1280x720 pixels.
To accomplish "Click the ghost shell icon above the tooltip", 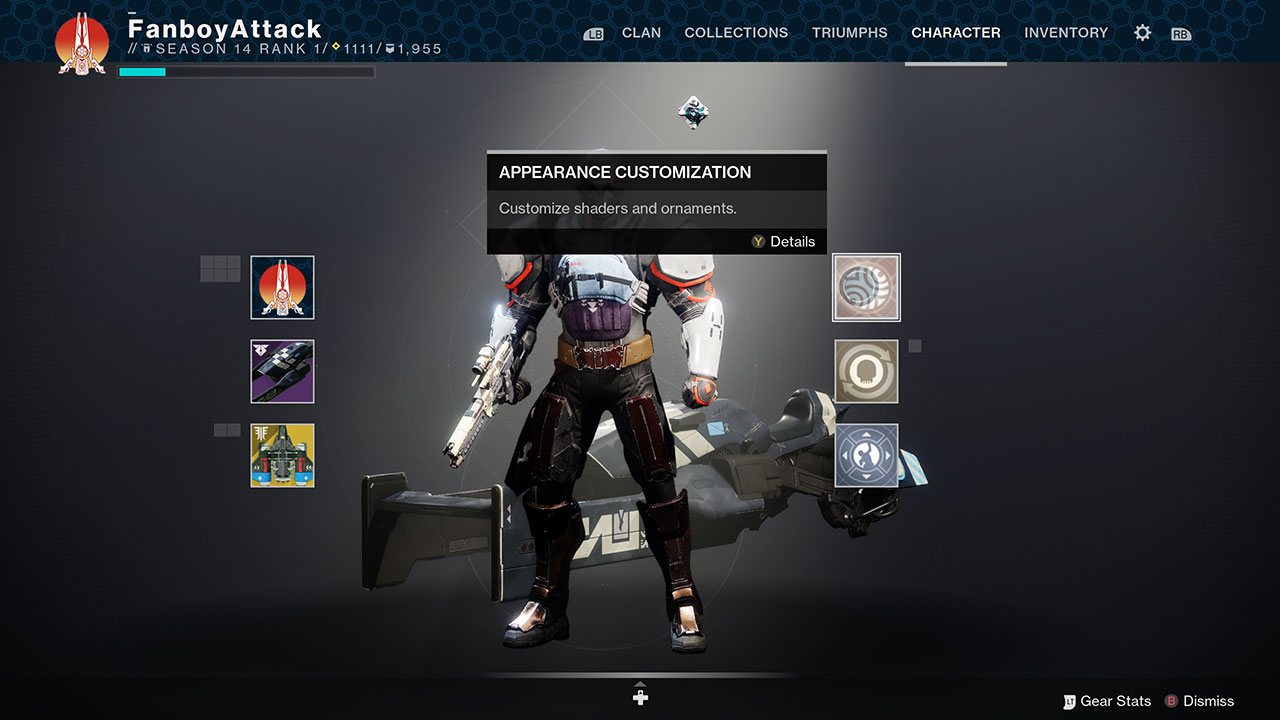I will tap(692, 111).
